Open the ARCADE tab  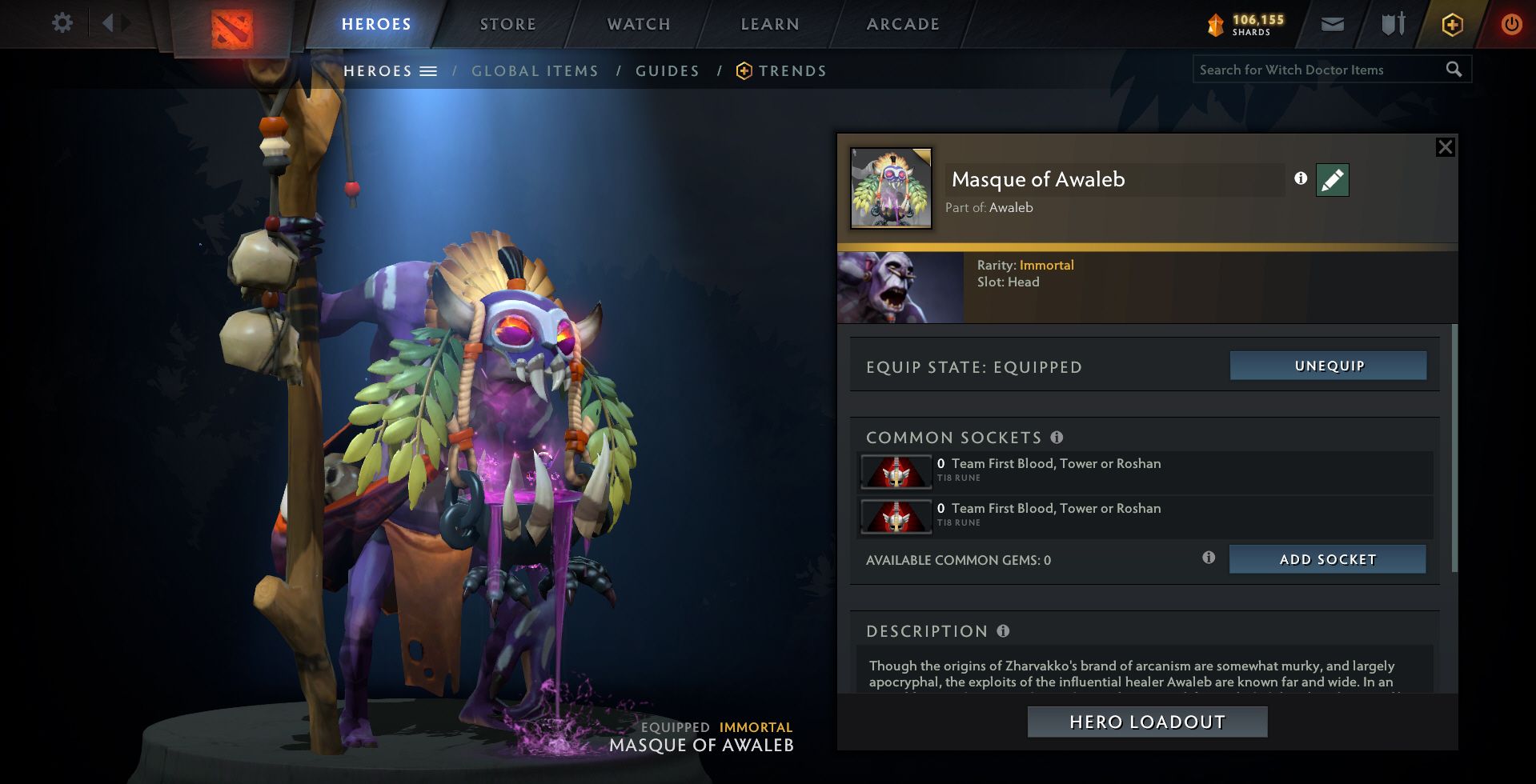pos(902,23)
